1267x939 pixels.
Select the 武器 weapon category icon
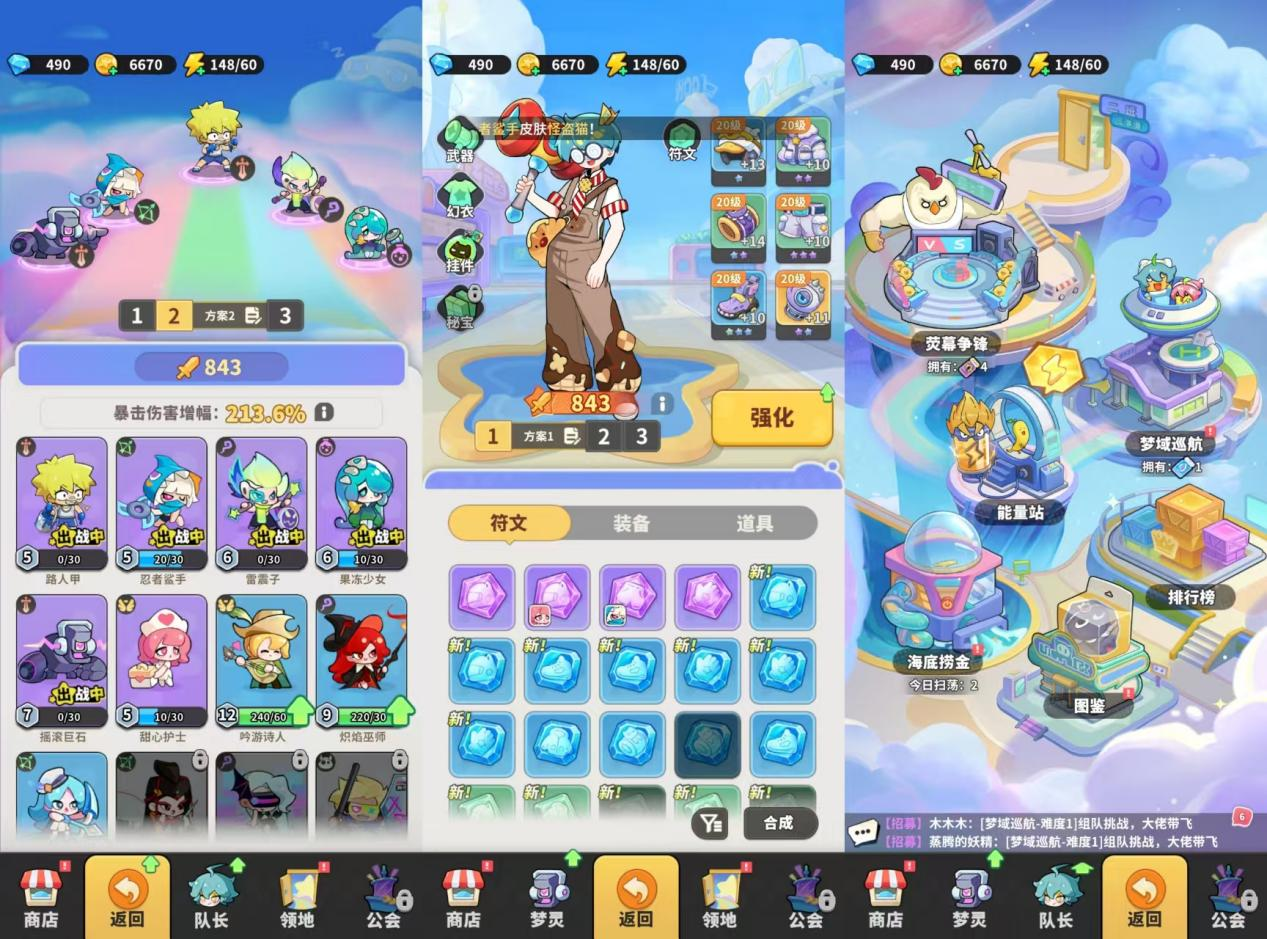coord(460,138)
